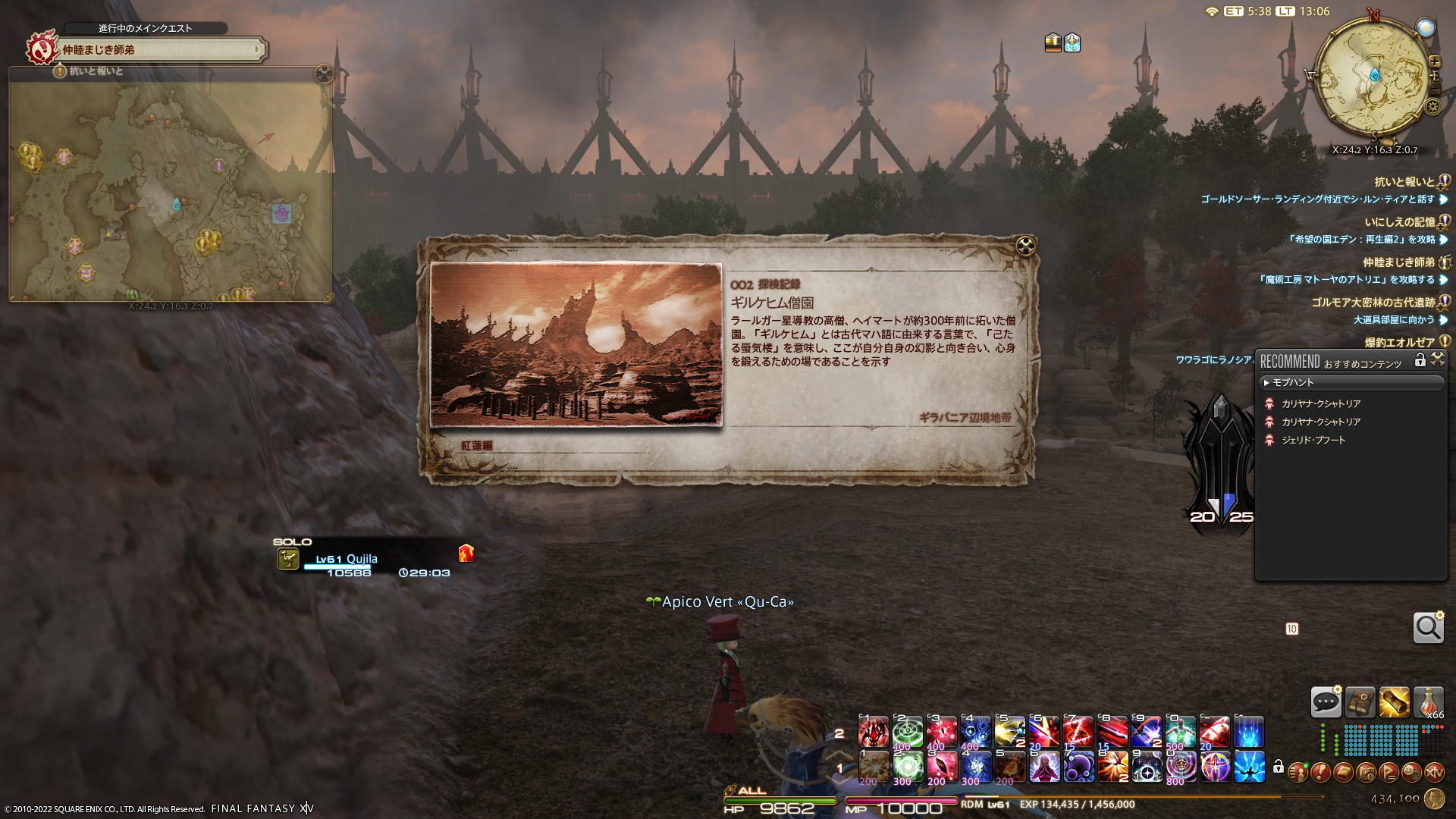The width and height of the screenshot is (1456, 819).
Task: Toggle the RECOMMEND panel lock
Action: click(1420, 361)
